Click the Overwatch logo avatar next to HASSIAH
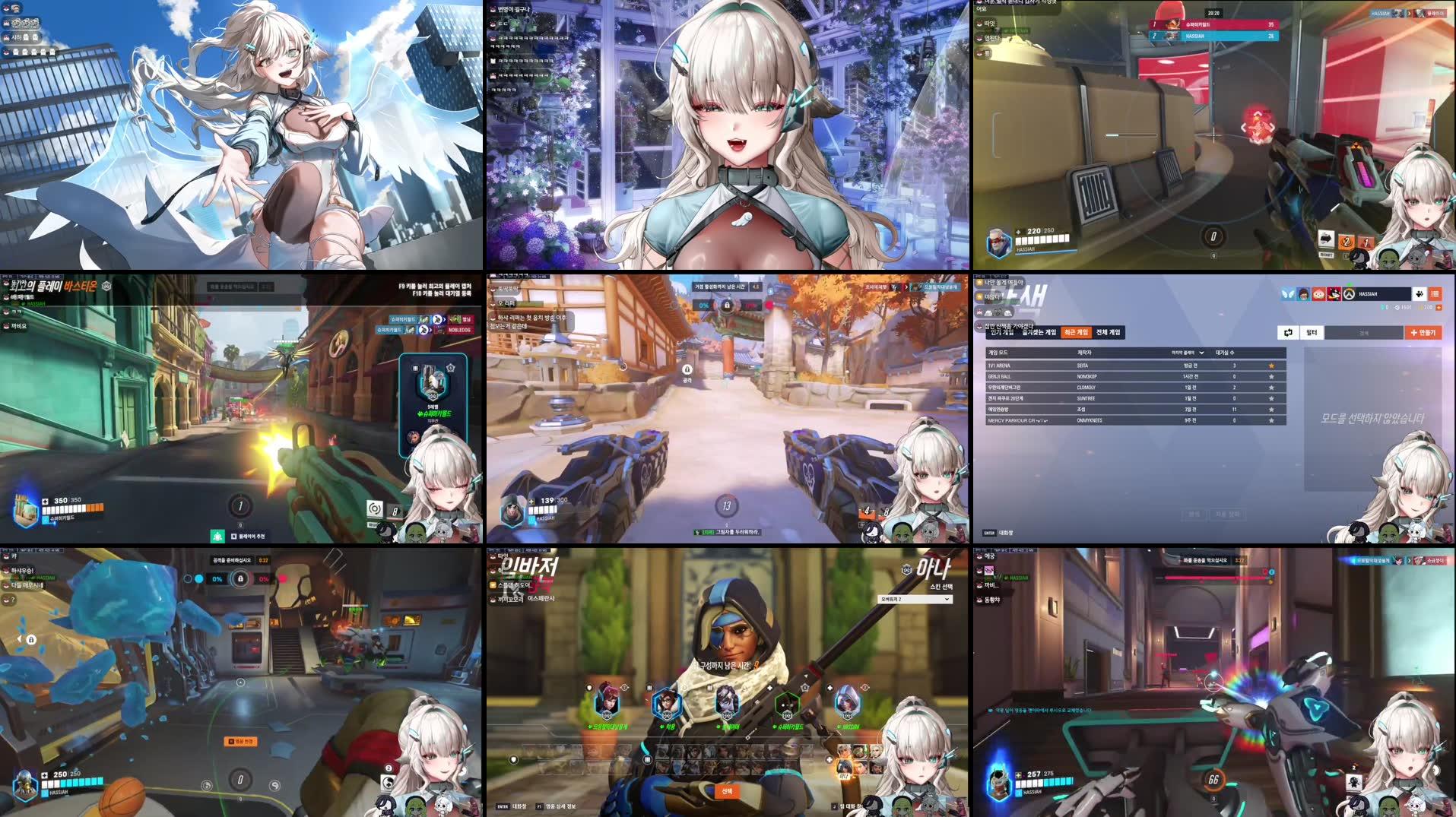 [1347, 295]
